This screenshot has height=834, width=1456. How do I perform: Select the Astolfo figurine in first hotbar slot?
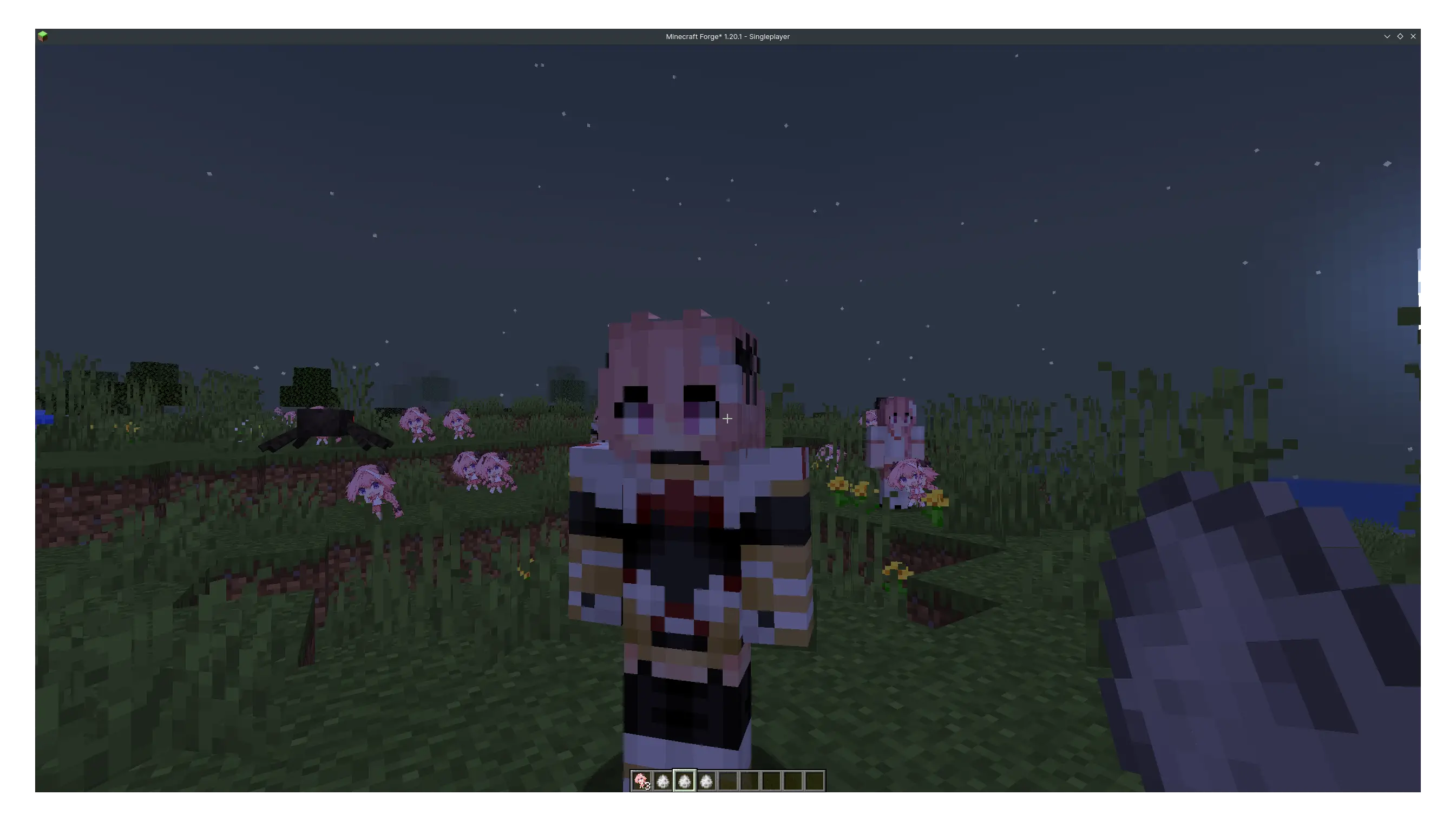click(x=641, y=782)
